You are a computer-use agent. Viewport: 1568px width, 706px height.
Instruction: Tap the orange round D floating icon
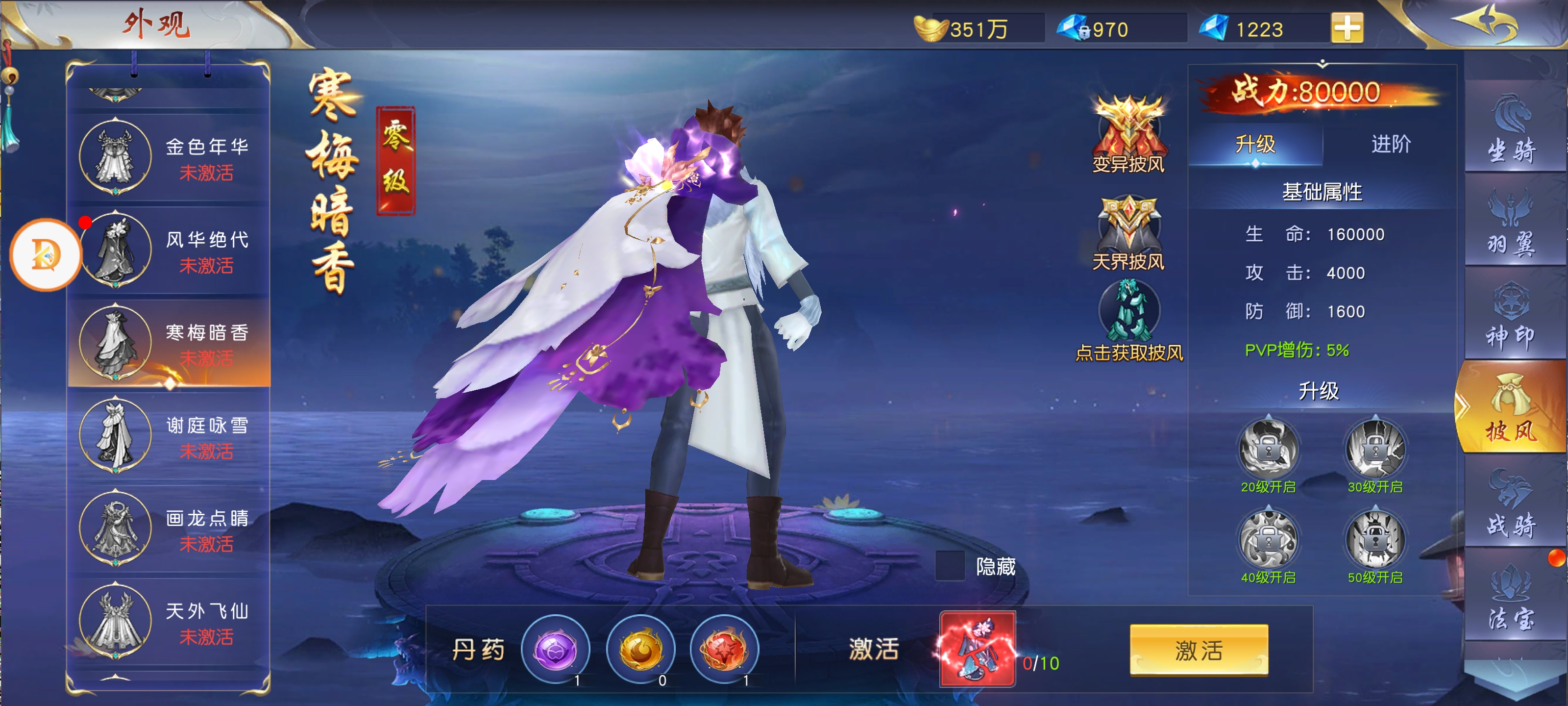tap(46, 254)
